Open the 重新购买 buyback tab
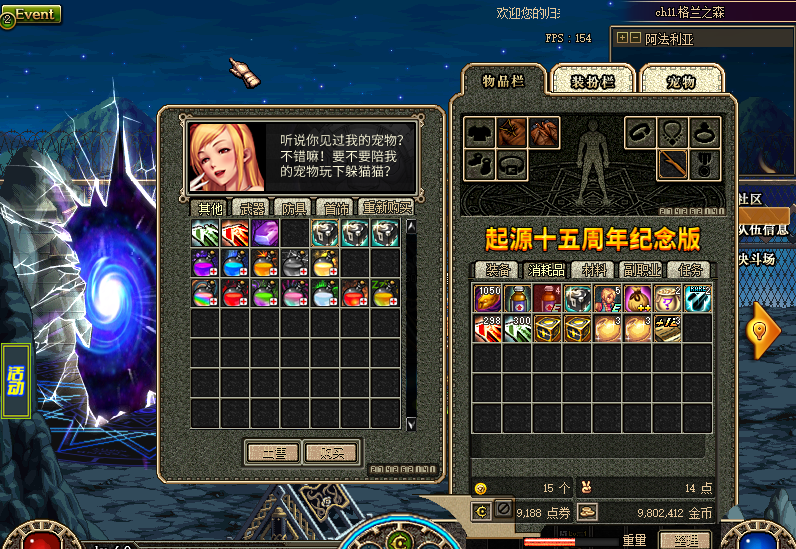Screen dimensions: 796x549 pyautogui.click(x=386, y=208)
